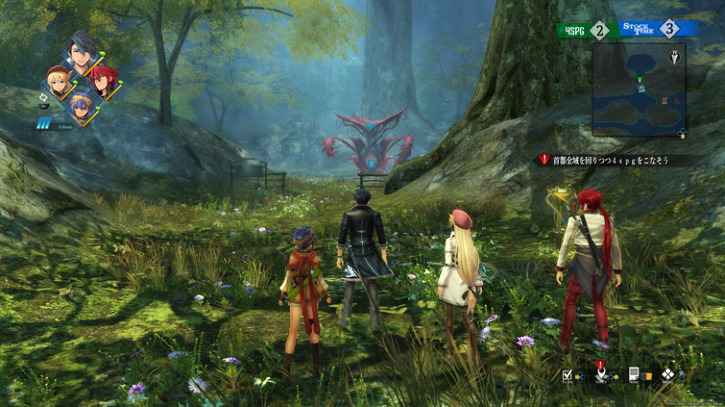This screenshot has width=725, height=407.
Task: Open the four-diamond menu icon
Action: [667, 376]
